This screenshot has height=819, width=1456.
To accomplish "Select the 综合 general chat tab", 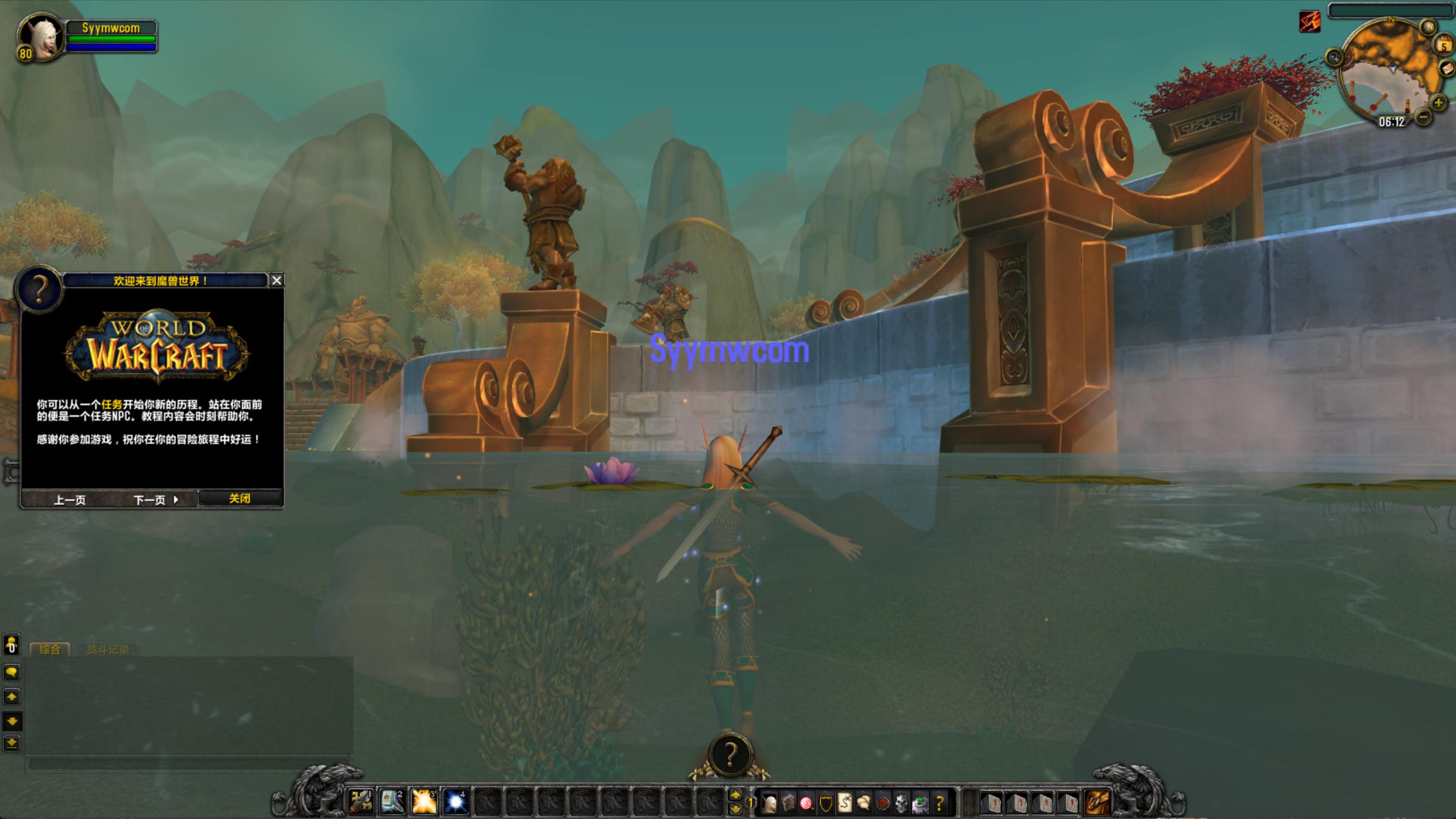I will coord(50,650).
